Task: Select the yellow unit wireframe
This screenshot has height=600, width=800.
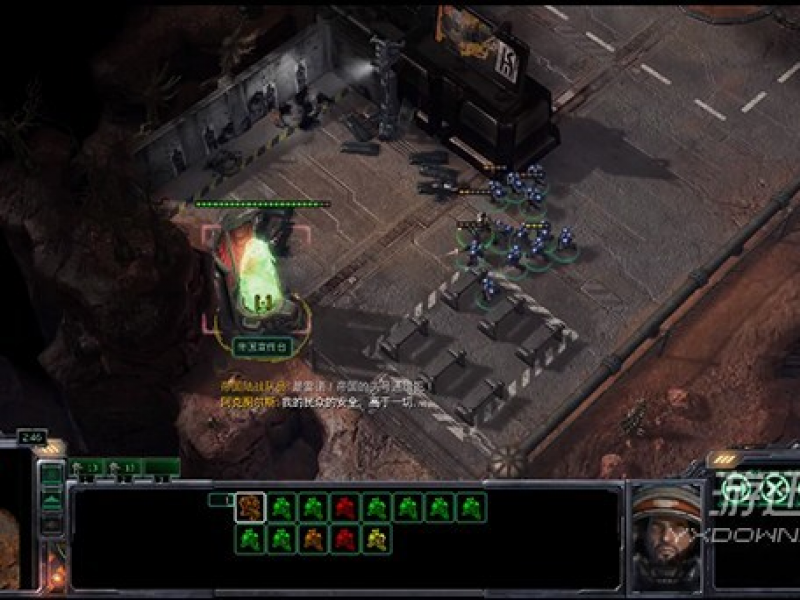Action: coord(376,539)
